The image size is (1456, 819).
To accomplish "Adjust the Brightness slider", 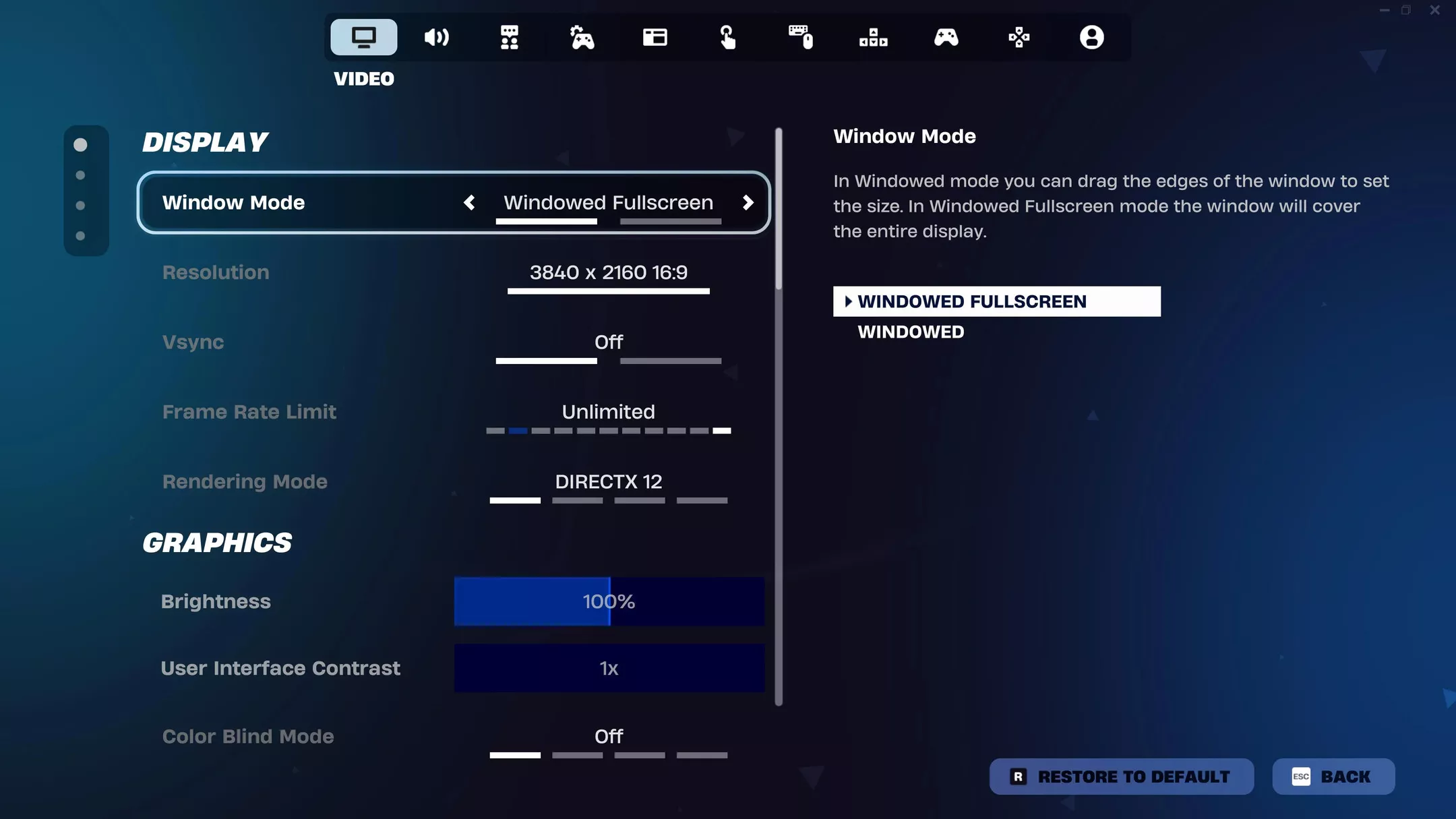I will click(609, 601).
